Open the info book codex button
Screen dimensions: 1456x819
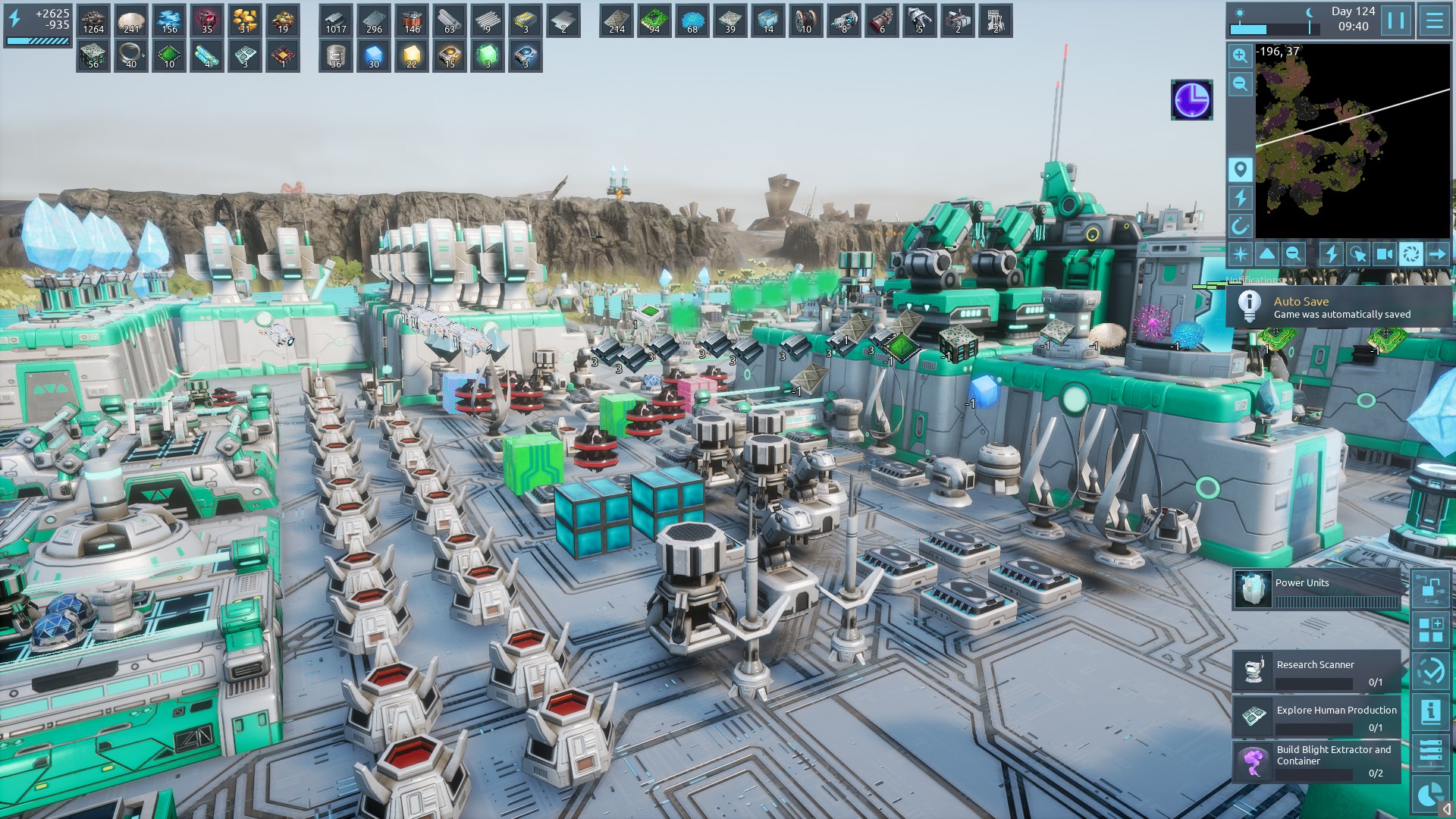pyautogui.click(x=1430, y=711)
